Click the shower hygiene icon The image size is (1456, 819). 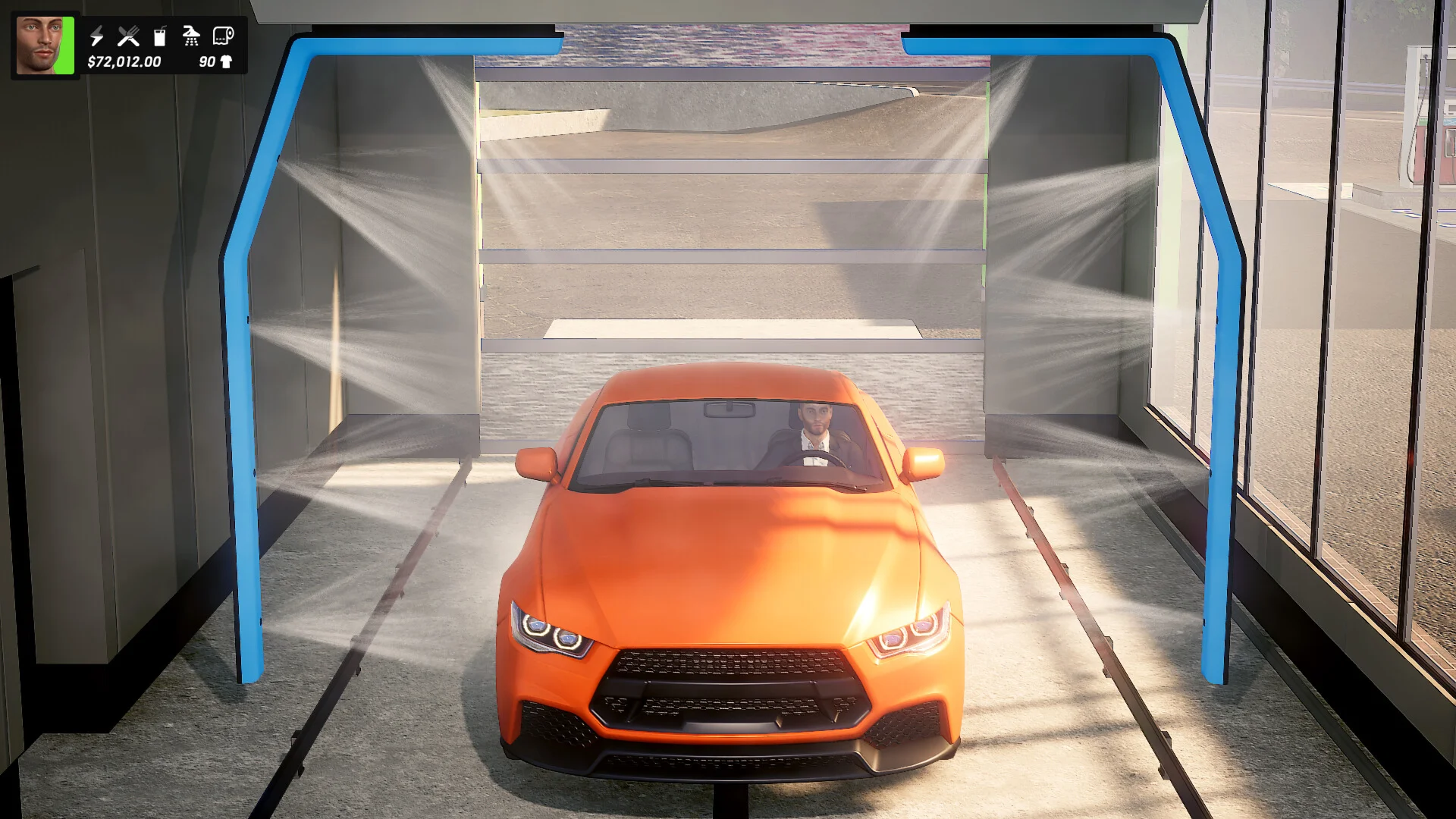point(191,36)
